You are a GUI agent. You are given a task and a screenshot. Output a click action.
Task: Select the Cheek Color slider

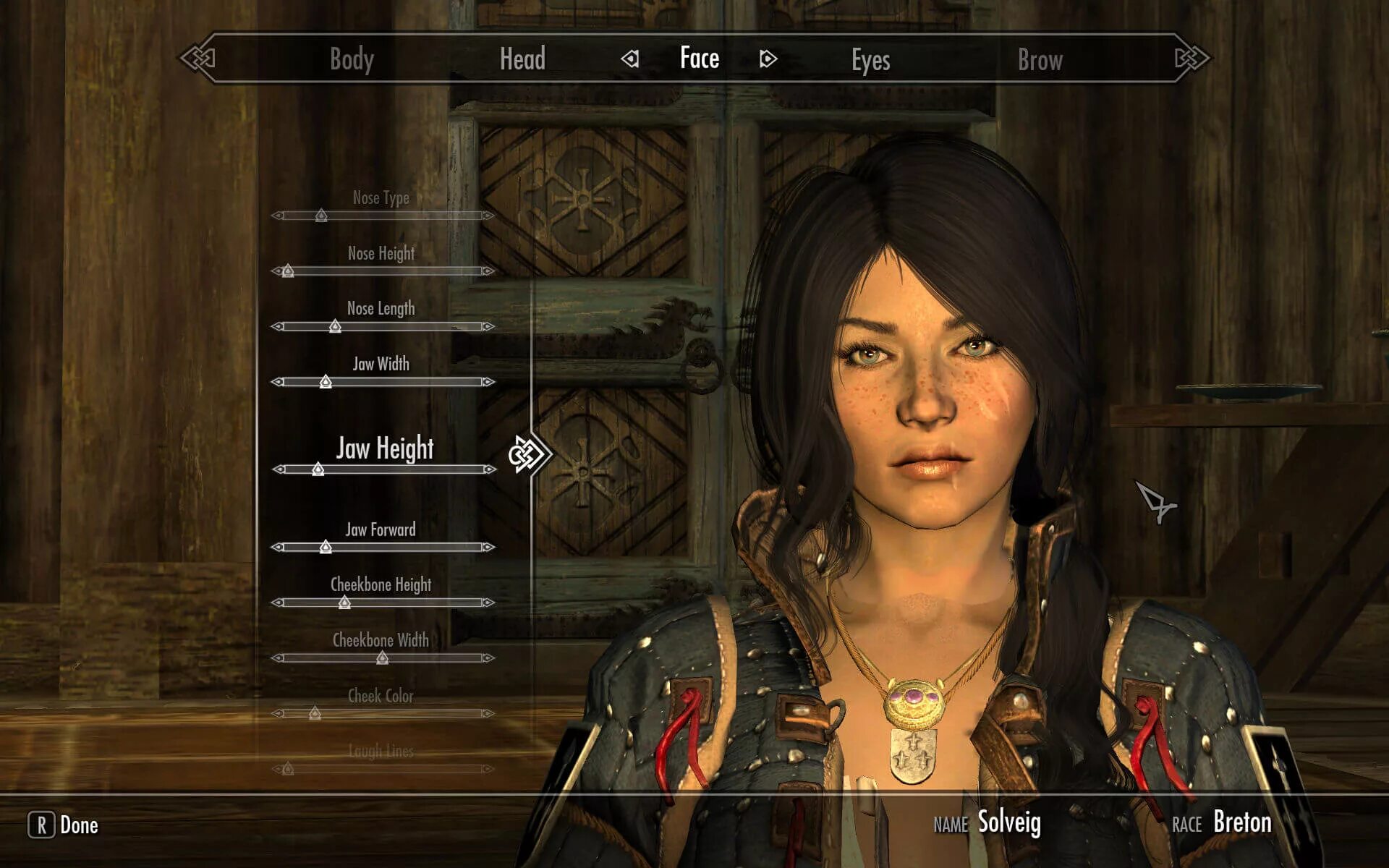click(383, 713)
